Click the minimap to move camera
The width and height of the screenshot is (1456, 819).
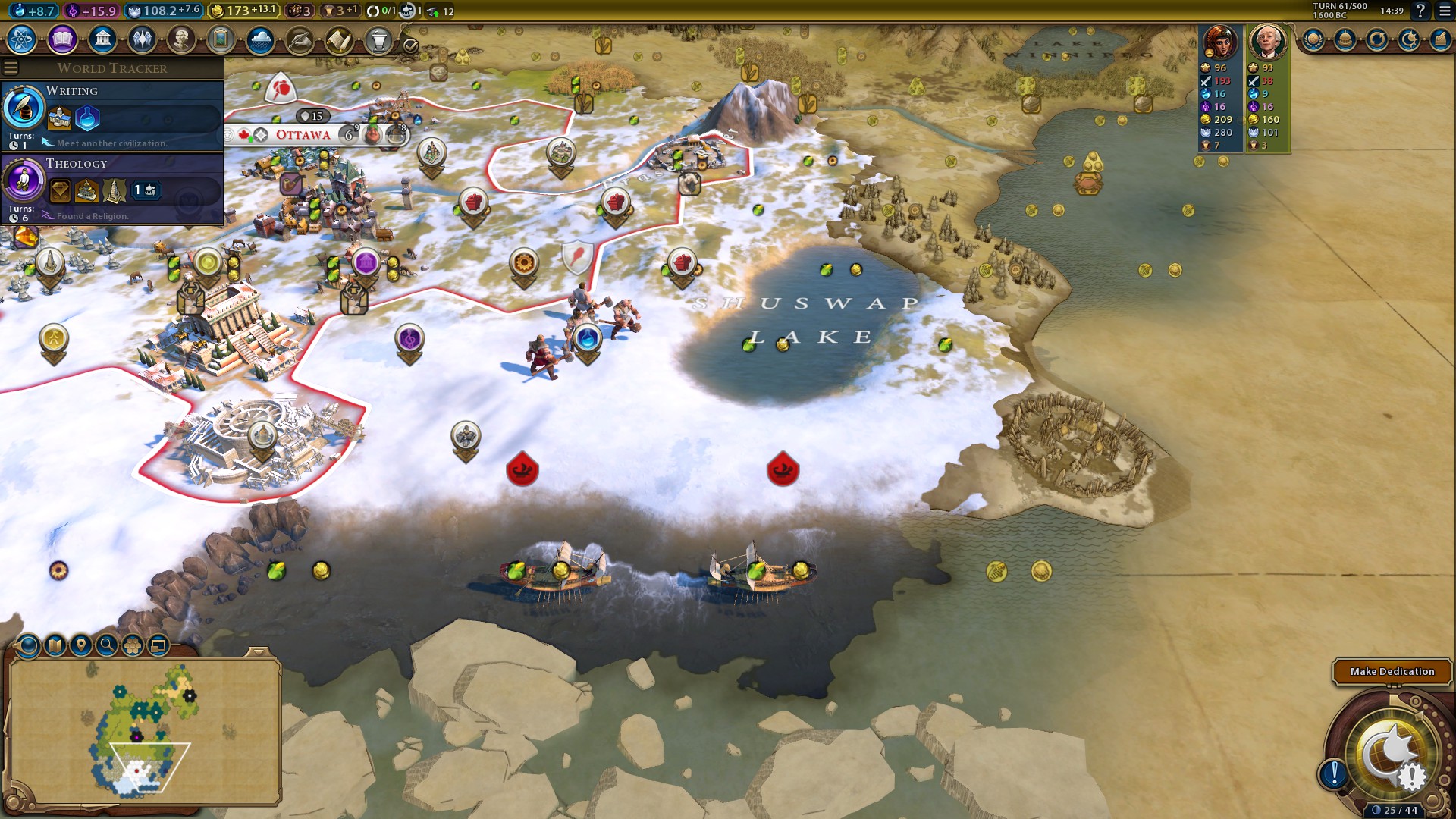(x=144, y=728)
